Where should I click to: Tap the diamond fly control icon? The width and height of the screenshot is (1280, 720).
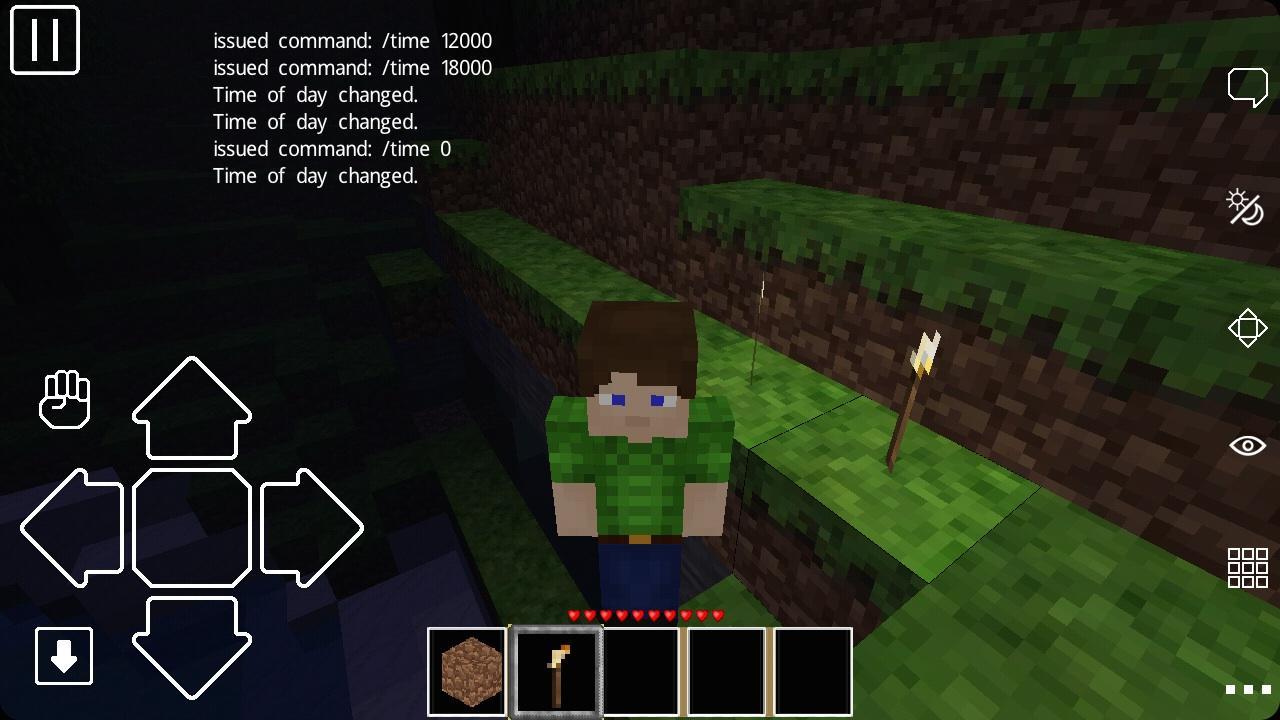[x=1247, y=327]
